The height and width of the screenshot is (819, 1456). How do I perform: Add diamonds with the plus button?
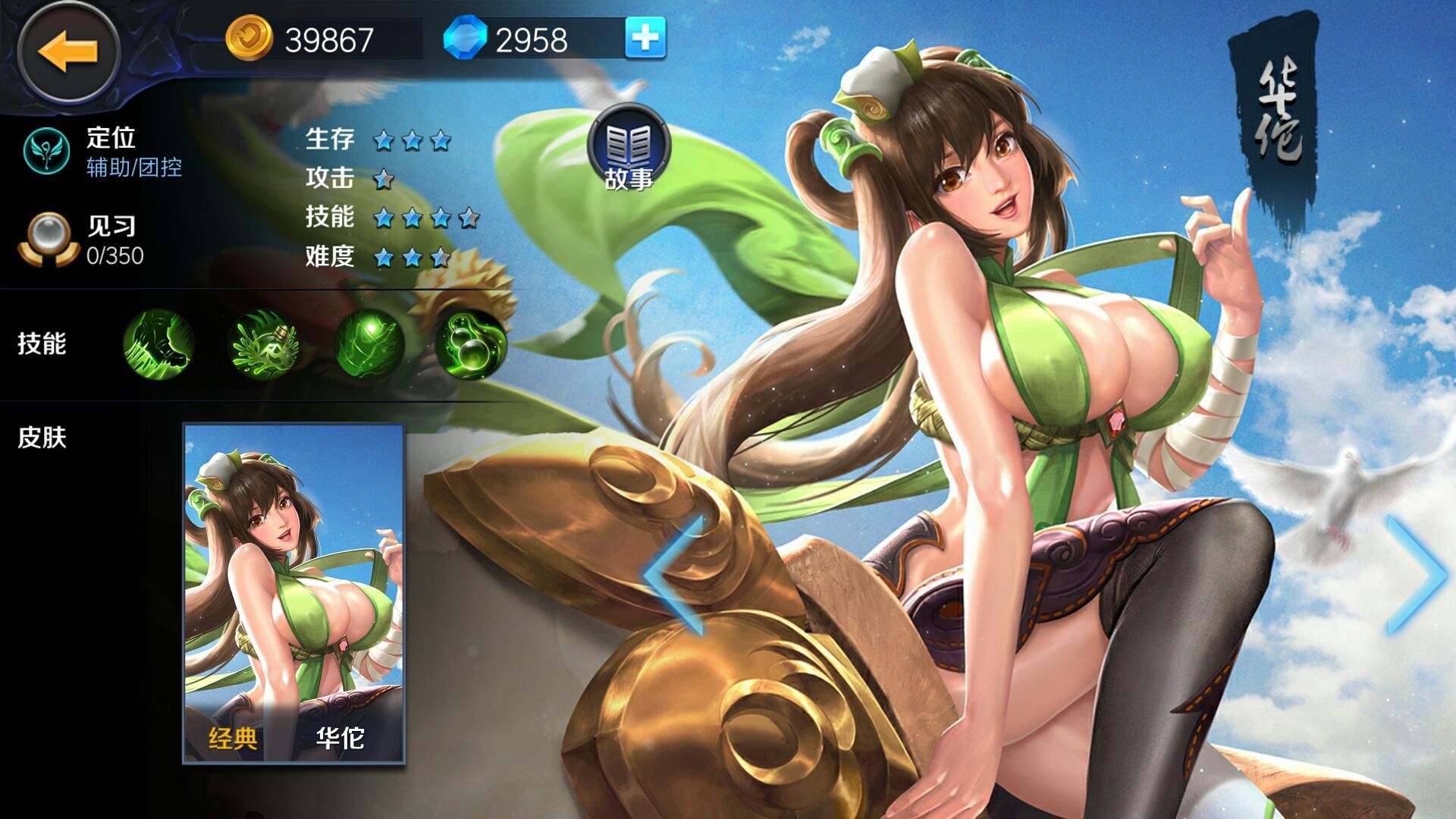[645, 38]
